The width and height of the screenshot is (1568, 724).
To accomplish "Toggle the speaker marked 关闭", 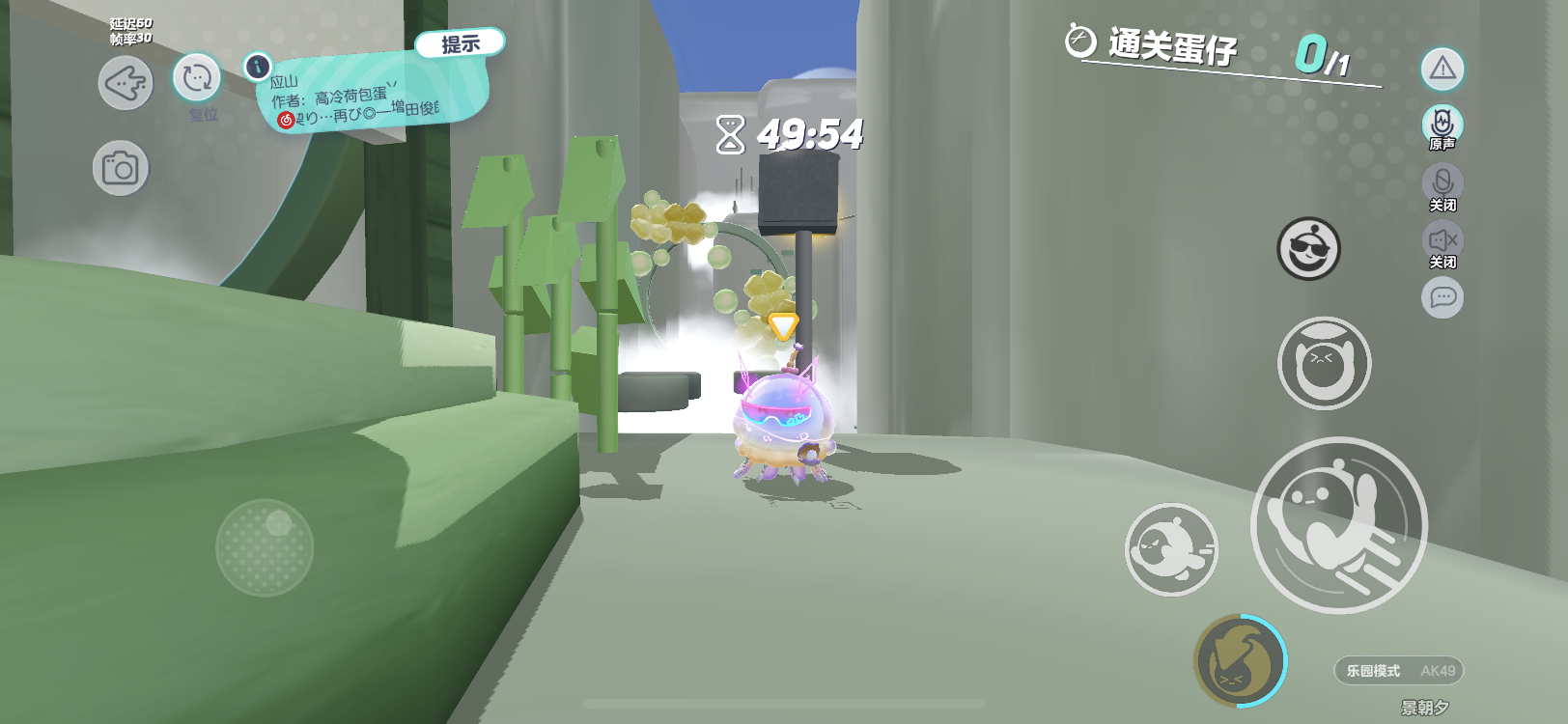I will coord(1442,240).
